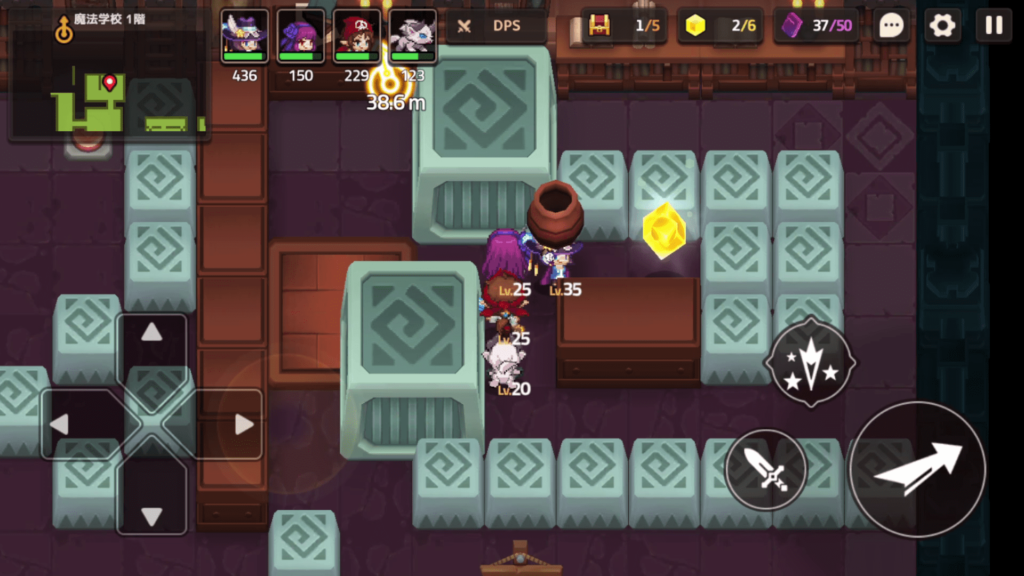Select the white beast hero portrait
Screen dimensions: 1024x576
412,37
